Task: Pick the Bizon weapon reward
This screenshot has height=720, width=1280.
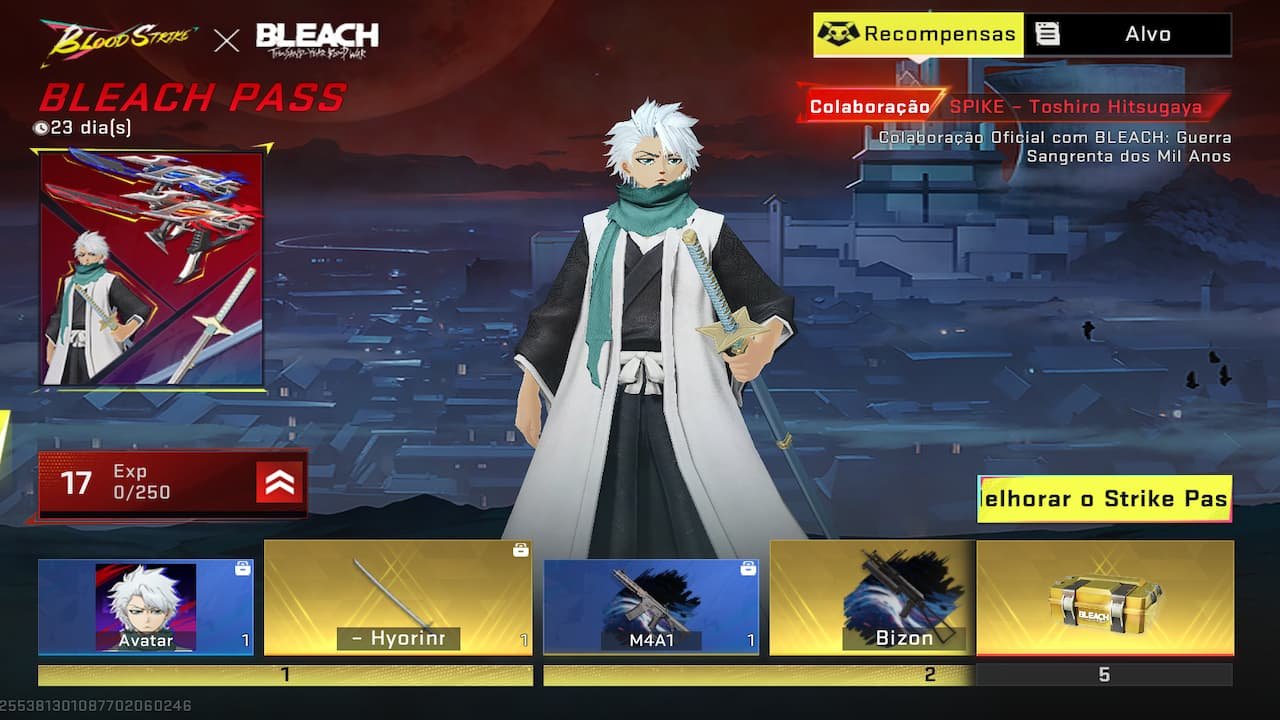Action: pos(872,598)
